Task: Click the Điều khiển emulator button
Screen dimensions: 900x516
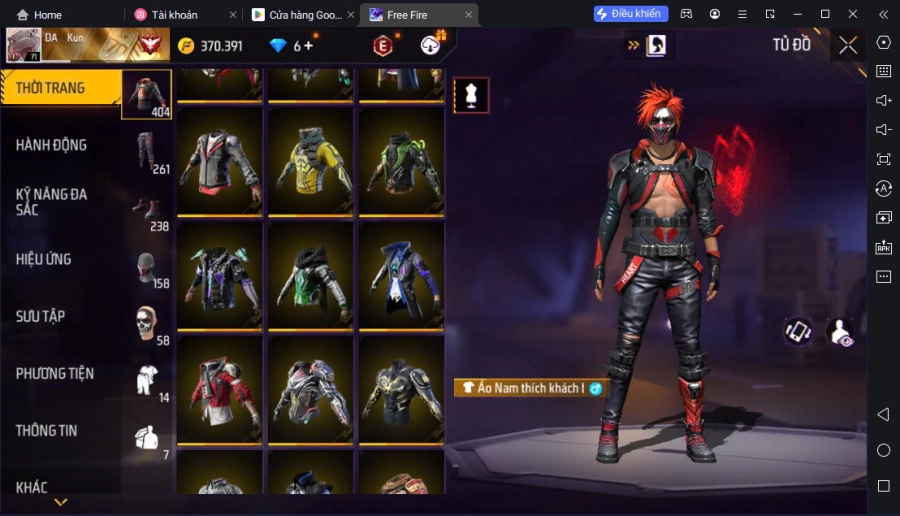Action: 631,14
